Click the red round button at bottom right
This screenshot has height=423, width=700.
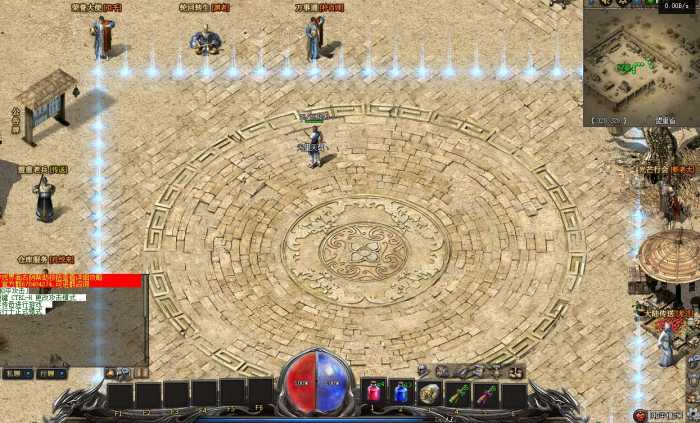641,414
